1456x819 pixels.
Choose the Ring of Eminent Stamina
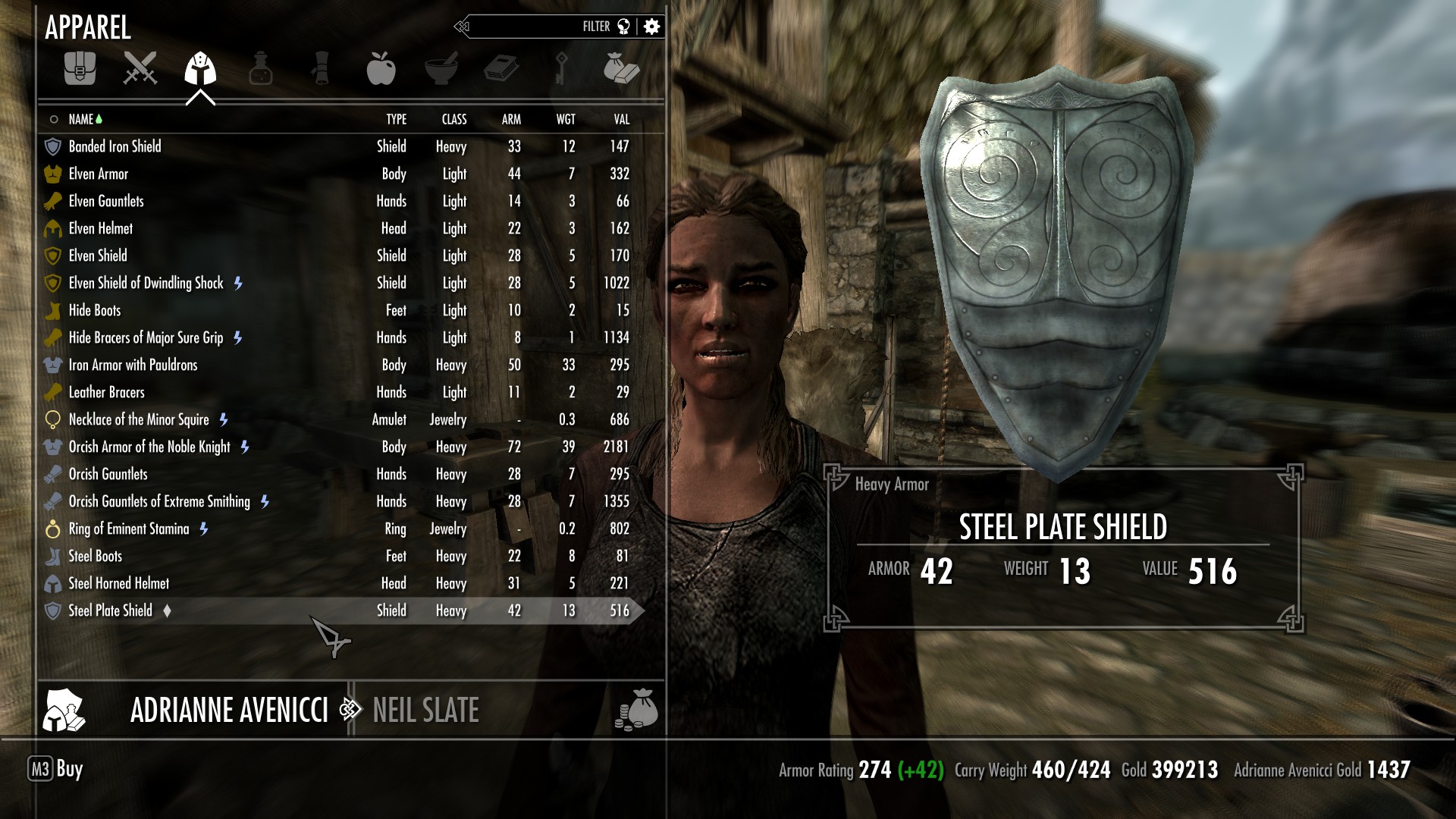129,529
